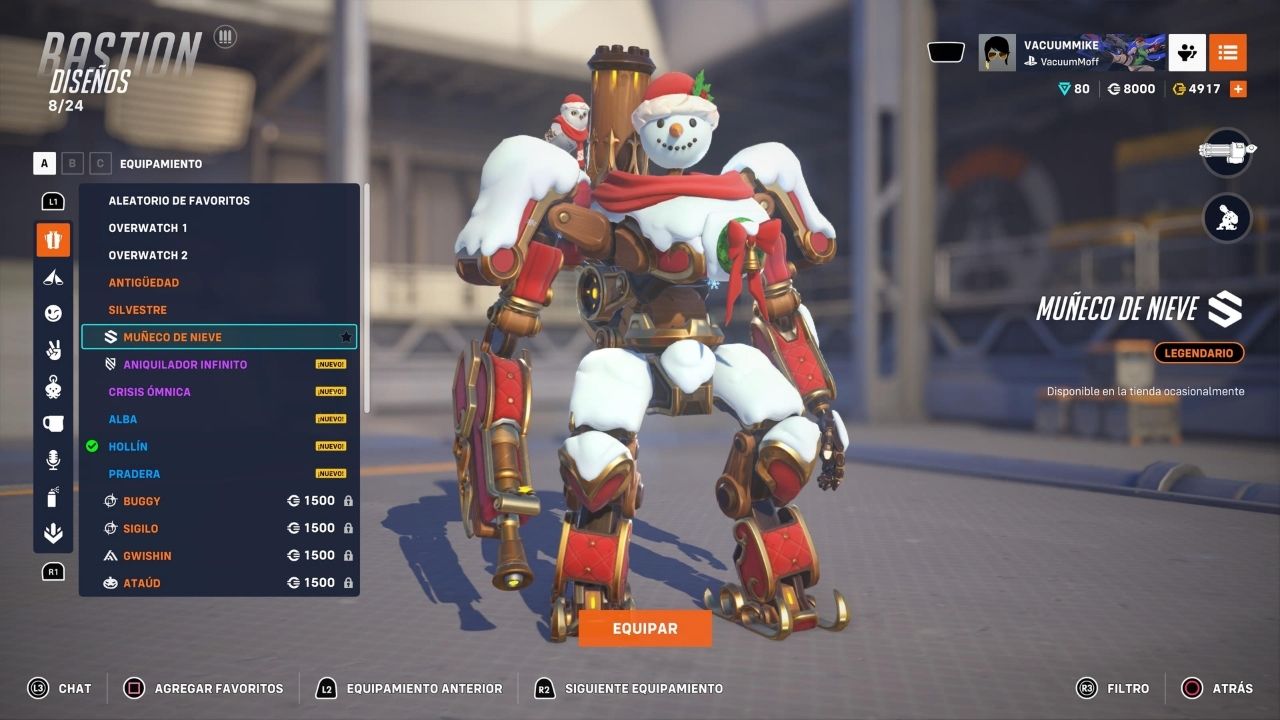This screenshot has height=720, width=1280.
Task: Select the Antigüedad skin
Action: pyautogui.click(x=144, y=283)
